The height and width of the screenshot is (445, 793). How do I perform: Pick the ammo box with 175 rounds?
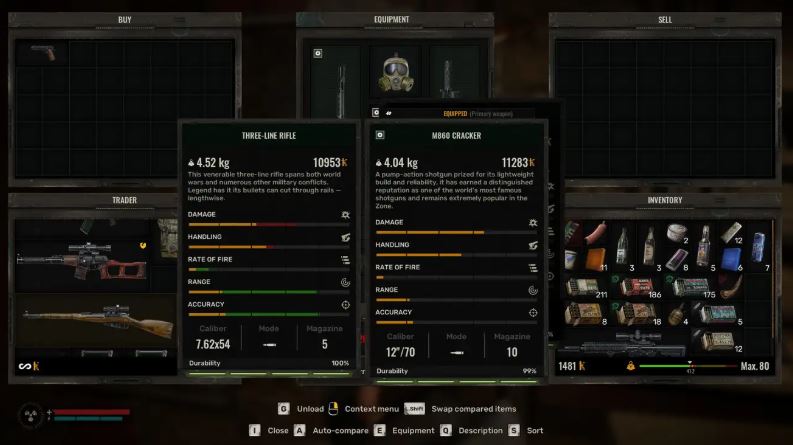(x=697, y=288)
